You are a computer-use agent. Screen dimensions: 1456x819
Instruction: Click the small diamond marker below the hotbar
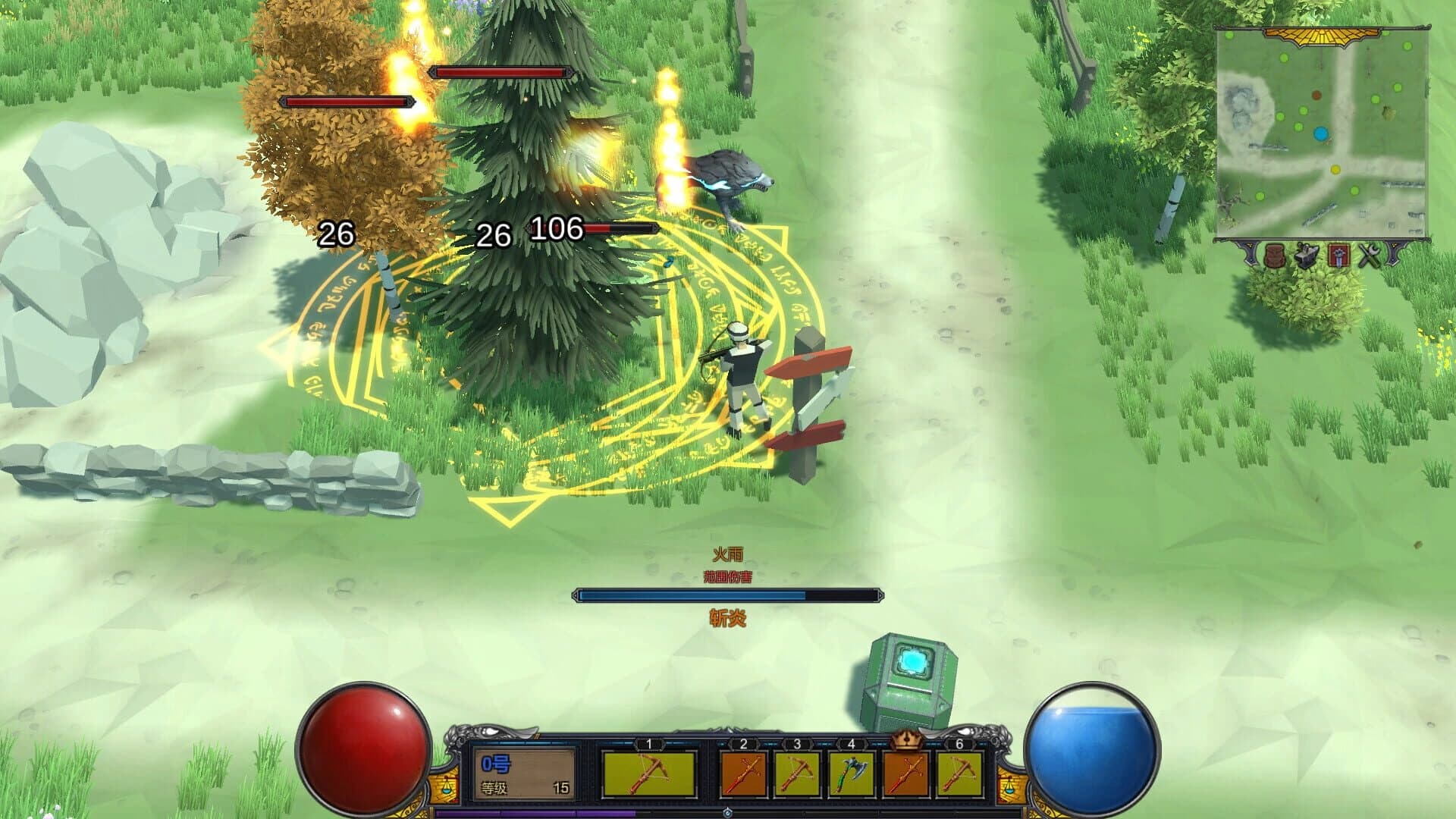tap(728, 814)
